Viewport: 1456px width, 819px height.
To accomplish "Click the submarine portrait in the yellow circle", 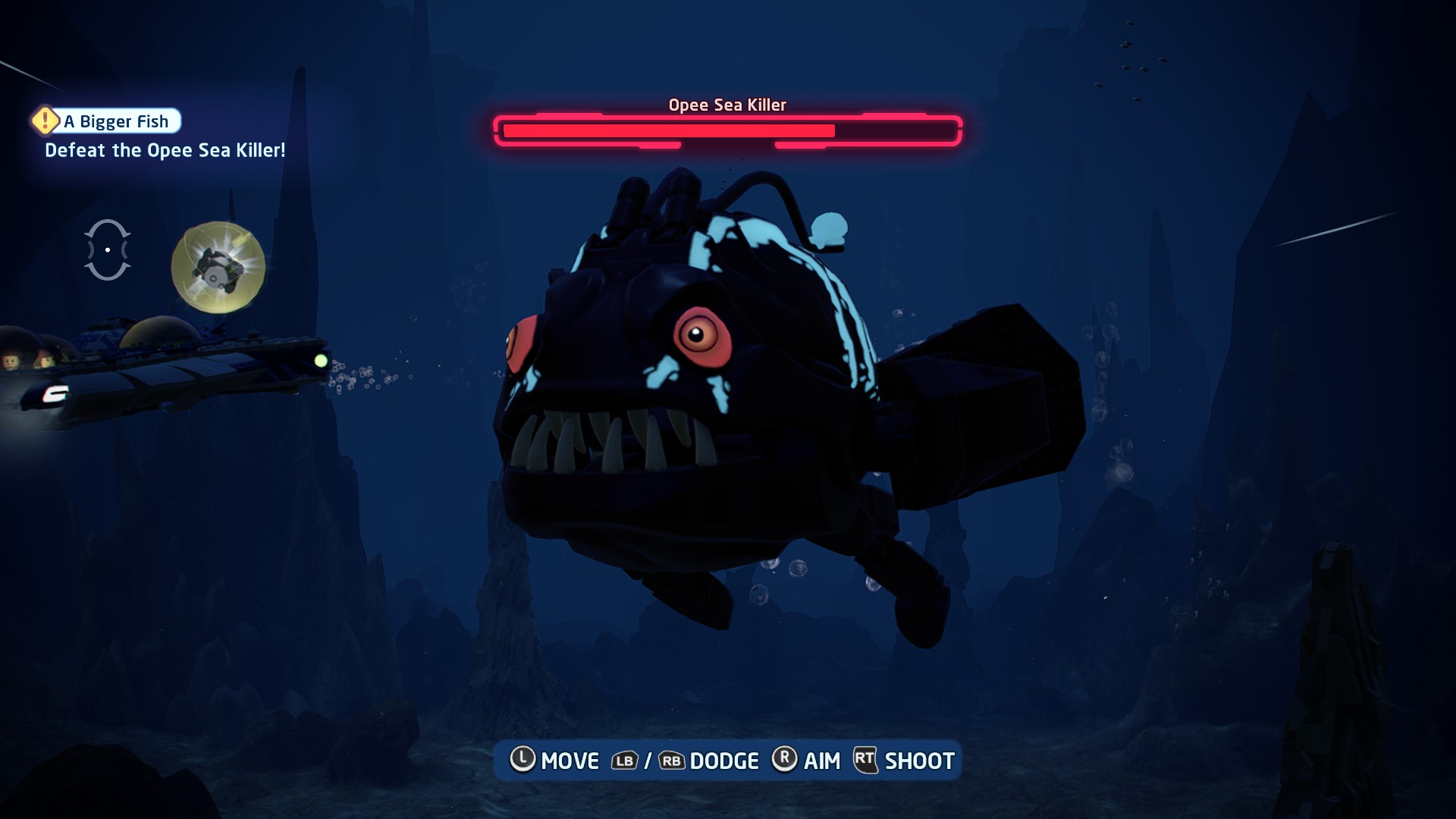I will click(x=218, y=267).
